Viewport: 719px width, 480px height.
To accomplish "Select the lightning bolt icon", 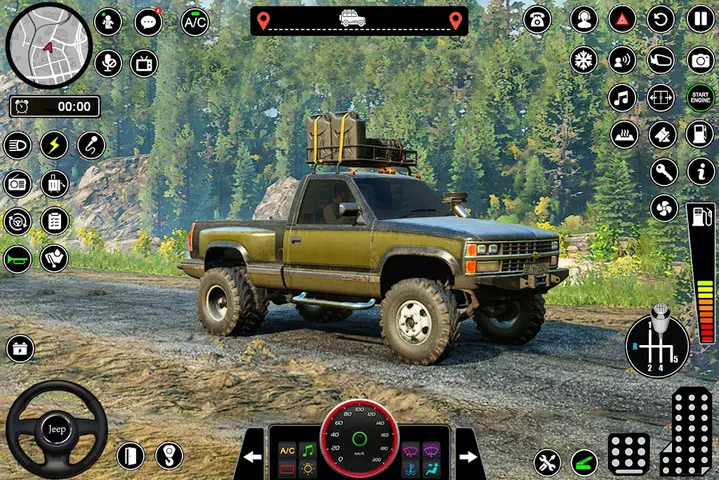I will [x=54, y=145].
